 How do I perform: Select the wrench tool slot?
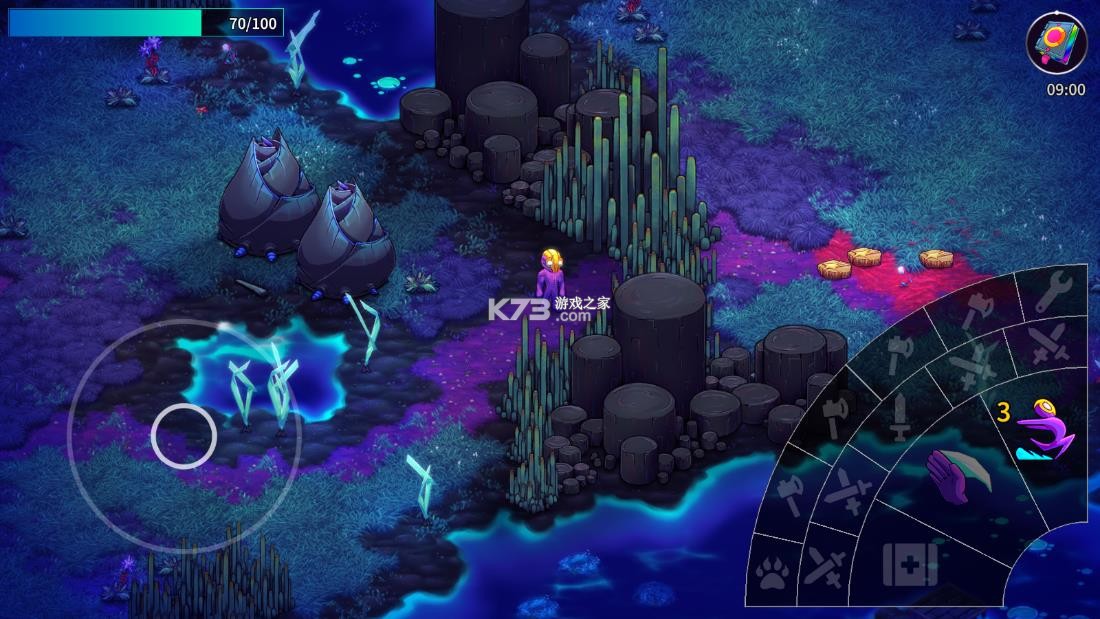pos(1055,291)
